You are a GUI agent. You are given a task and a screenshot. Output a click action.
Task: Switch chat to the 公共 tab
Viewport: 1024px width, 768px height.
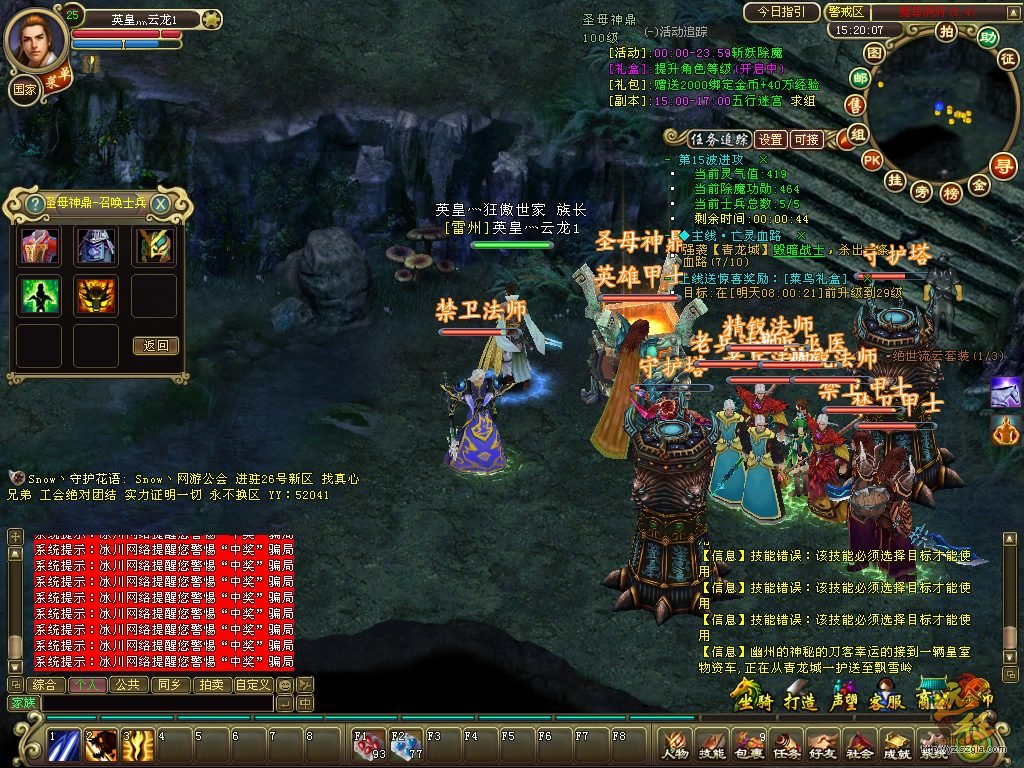click(127, 685)
